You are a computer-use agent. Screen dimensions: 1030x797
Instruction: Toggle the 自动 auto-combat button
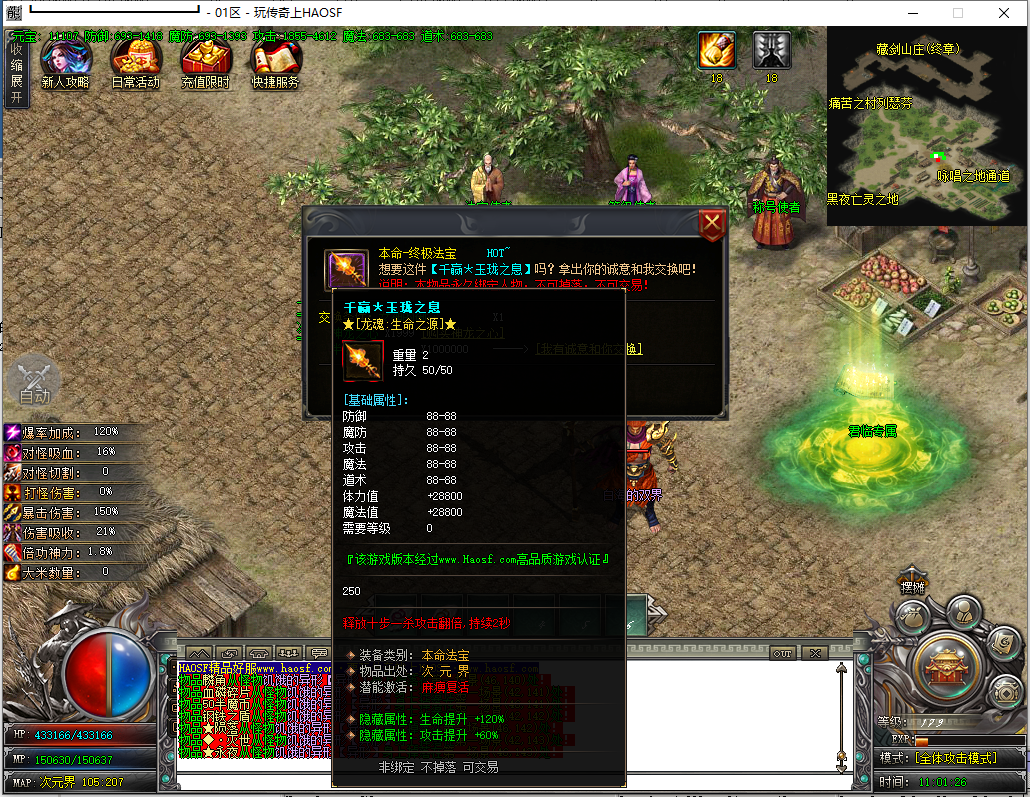[x=34, y=382]
